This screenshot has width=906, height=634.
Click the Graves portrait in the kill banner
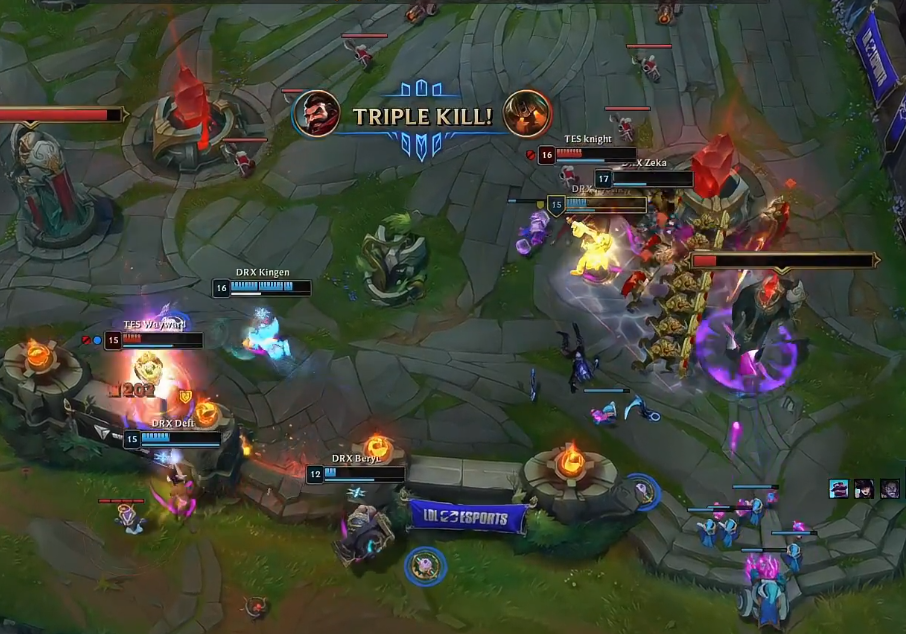click(x=317, y=114)
